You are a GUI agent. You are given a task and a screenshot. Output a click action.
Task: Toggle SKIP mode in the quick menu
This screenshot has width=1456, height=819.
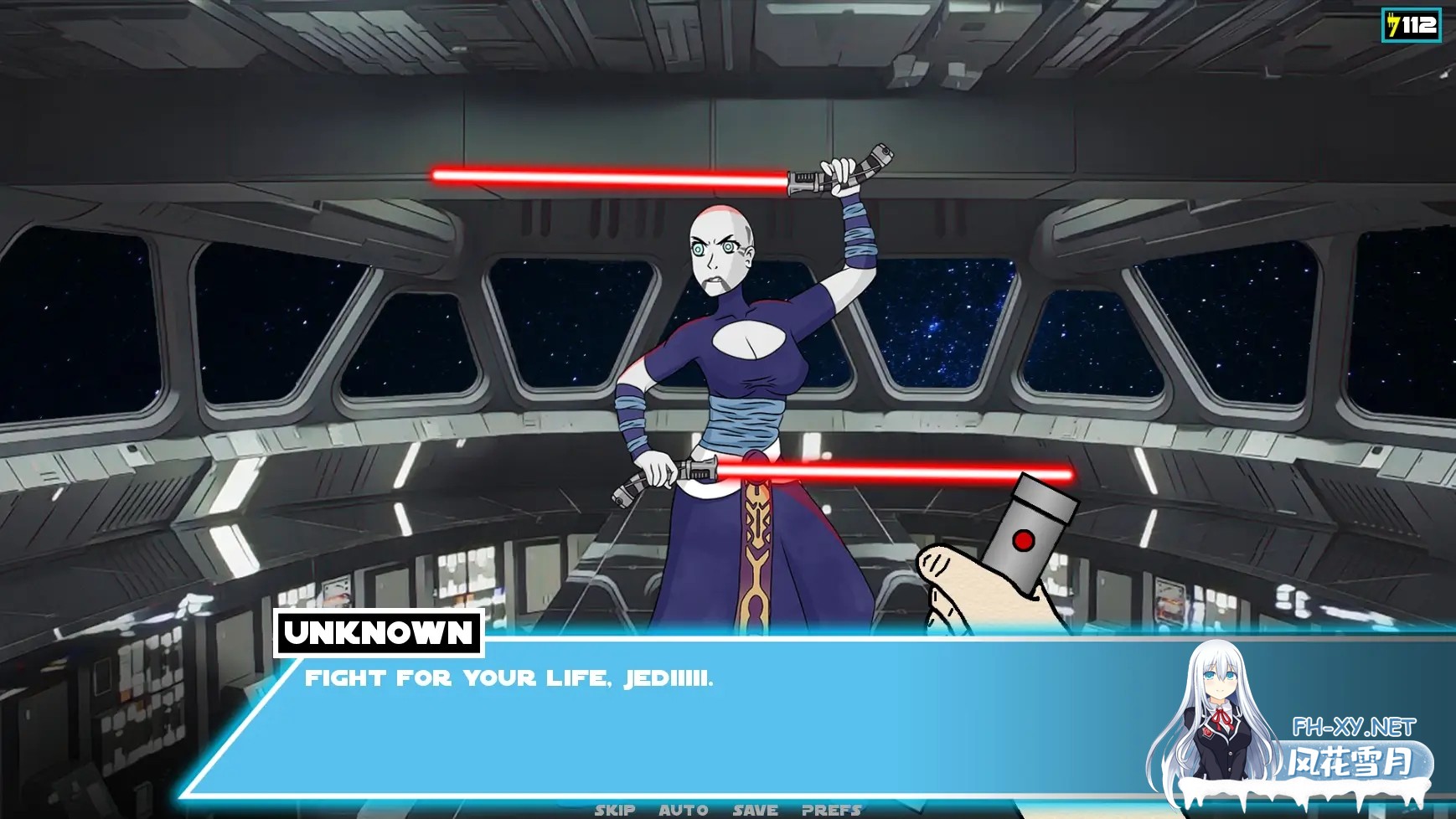click(616, 809)
